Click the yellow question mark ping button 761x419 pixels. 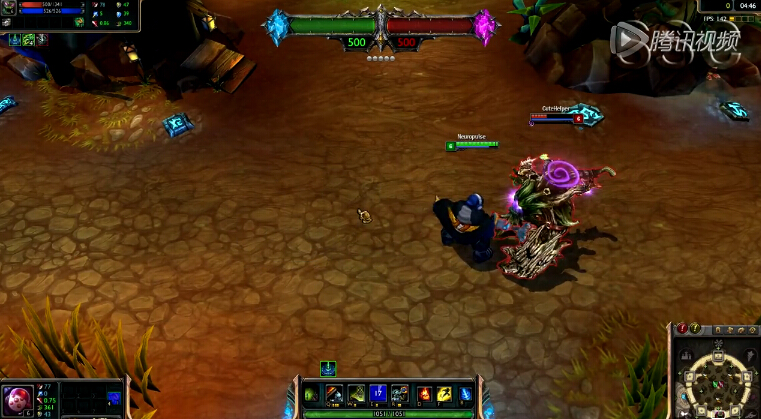pyautogui.click(x=695, y=328)
